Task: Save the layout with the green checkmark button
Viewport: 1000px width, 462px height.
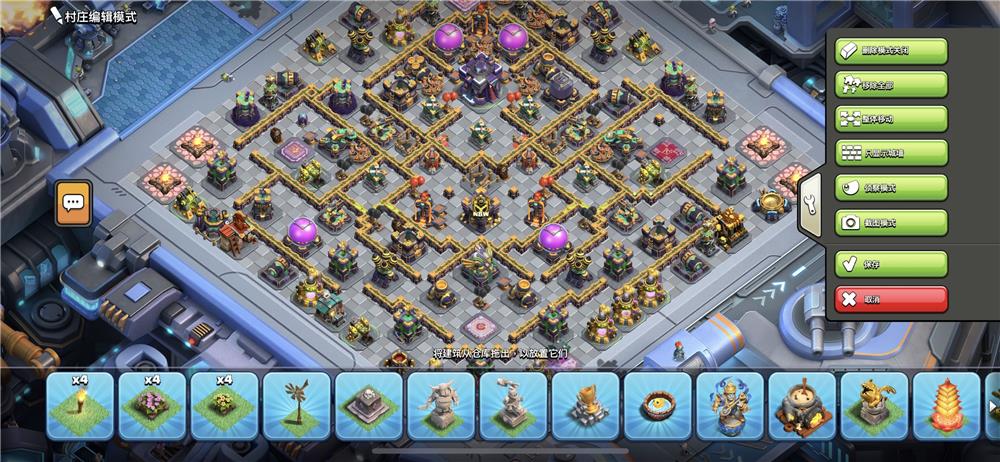Action: [890, 264]
